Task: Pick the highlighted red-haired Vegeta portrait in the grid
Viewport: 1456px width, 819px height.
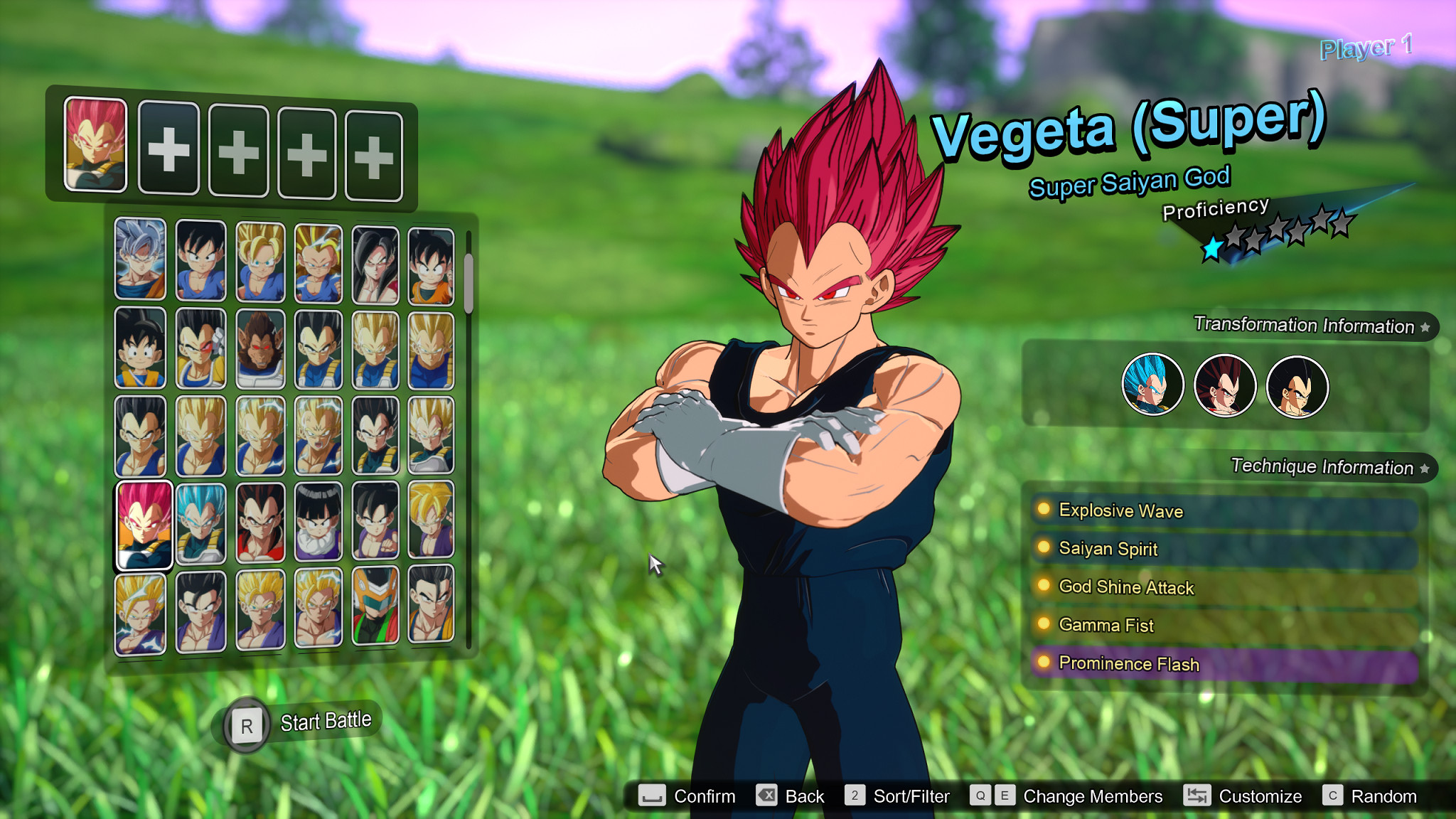Action: (144, 525)
